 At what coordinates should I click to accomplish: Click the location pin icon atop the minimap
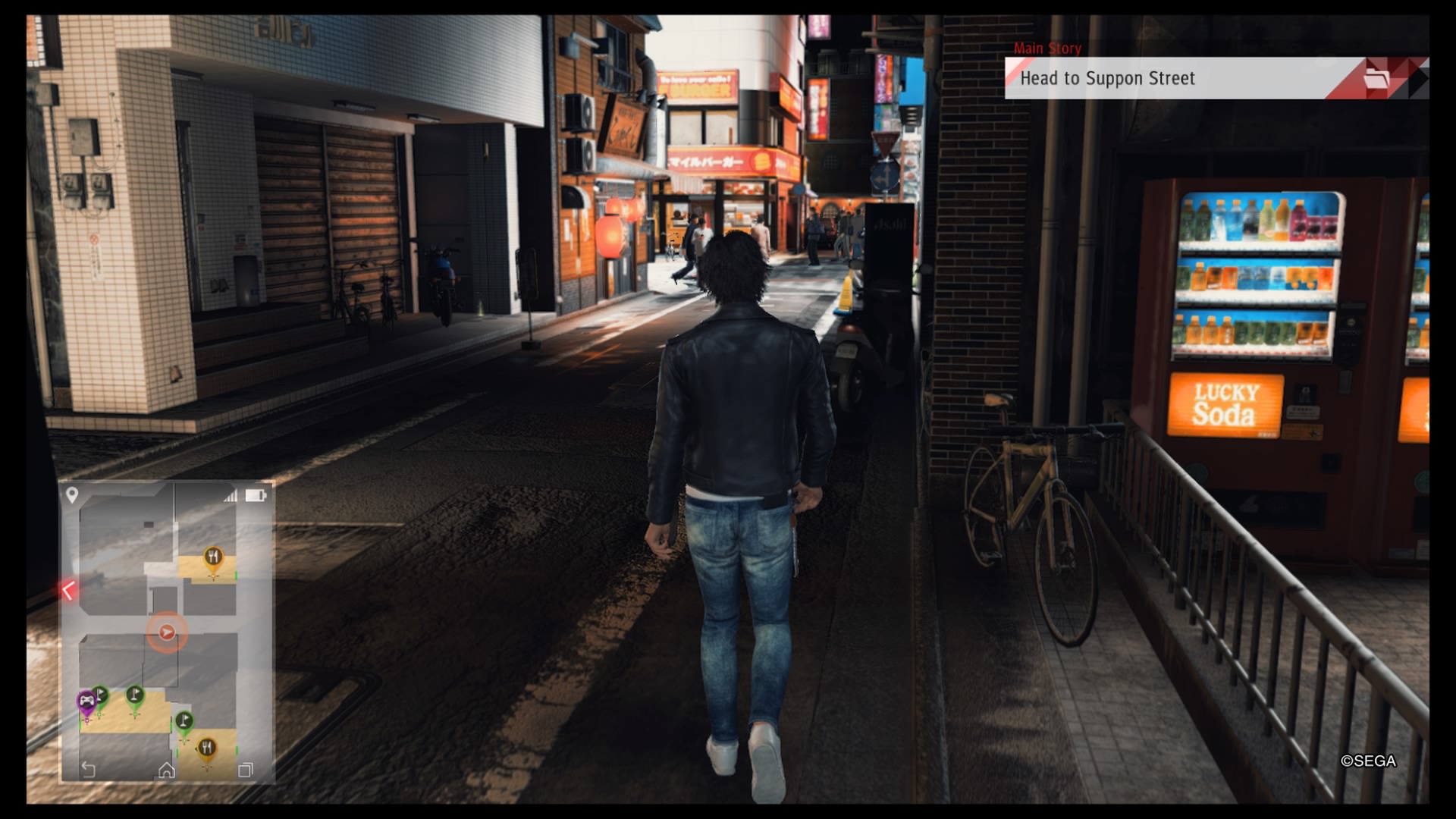pos(73,493)
